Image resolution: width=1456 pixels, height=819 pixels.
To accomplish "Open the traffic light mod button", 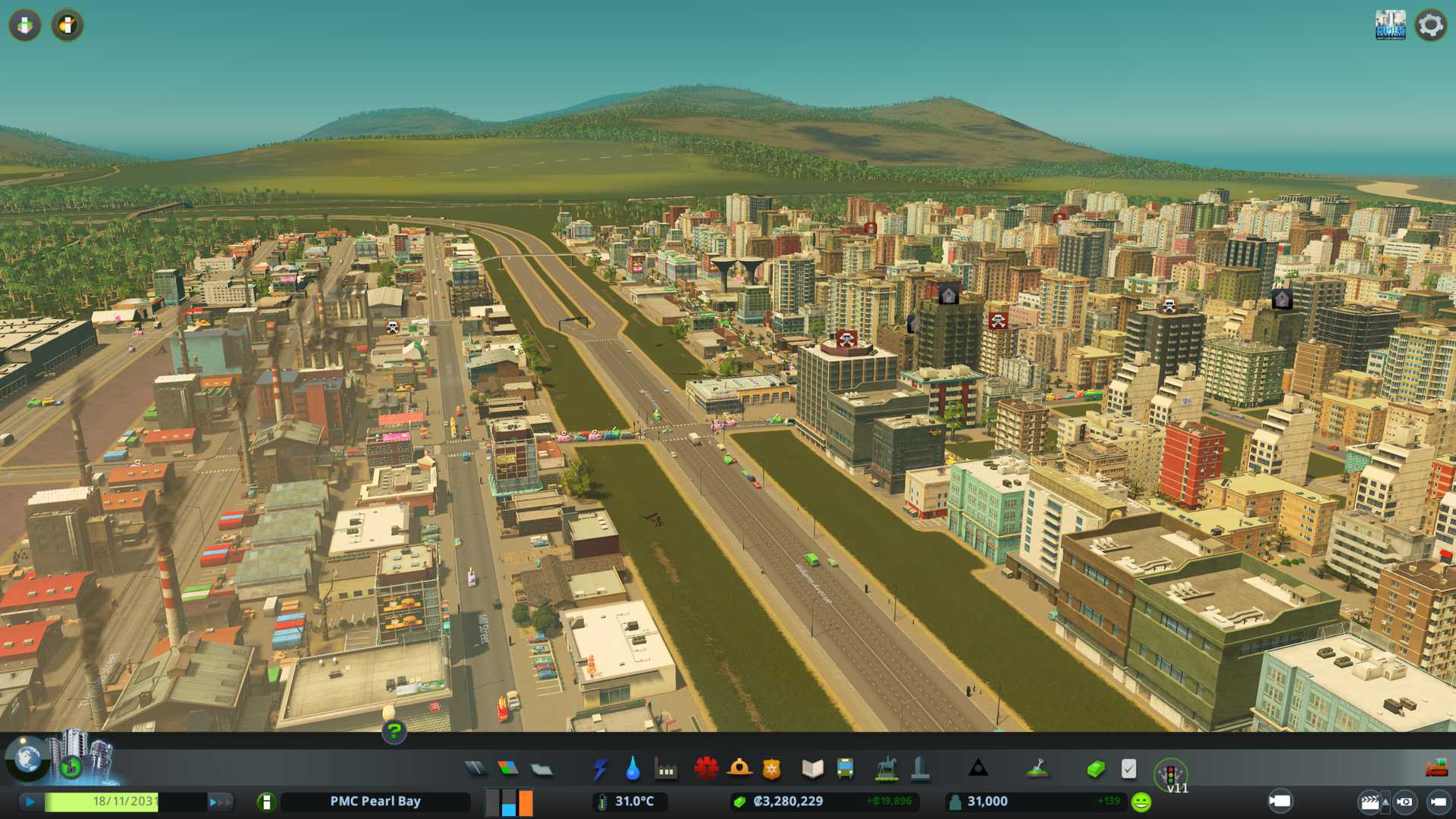I will point(1170,773).
